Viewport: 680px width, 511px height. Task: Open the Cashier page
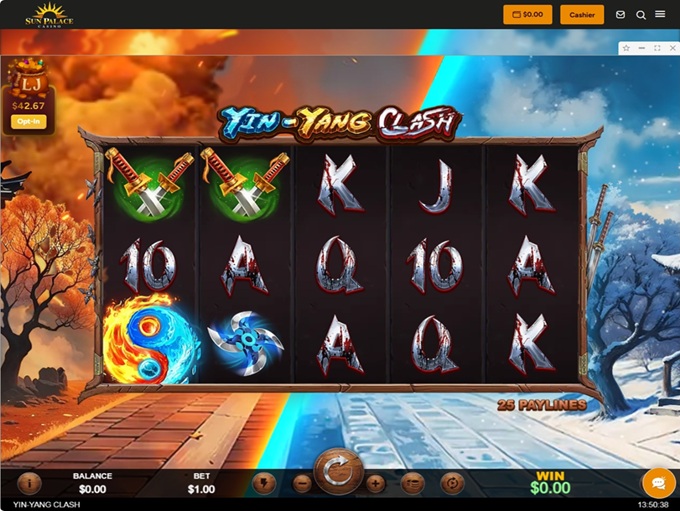click(581, 15)
